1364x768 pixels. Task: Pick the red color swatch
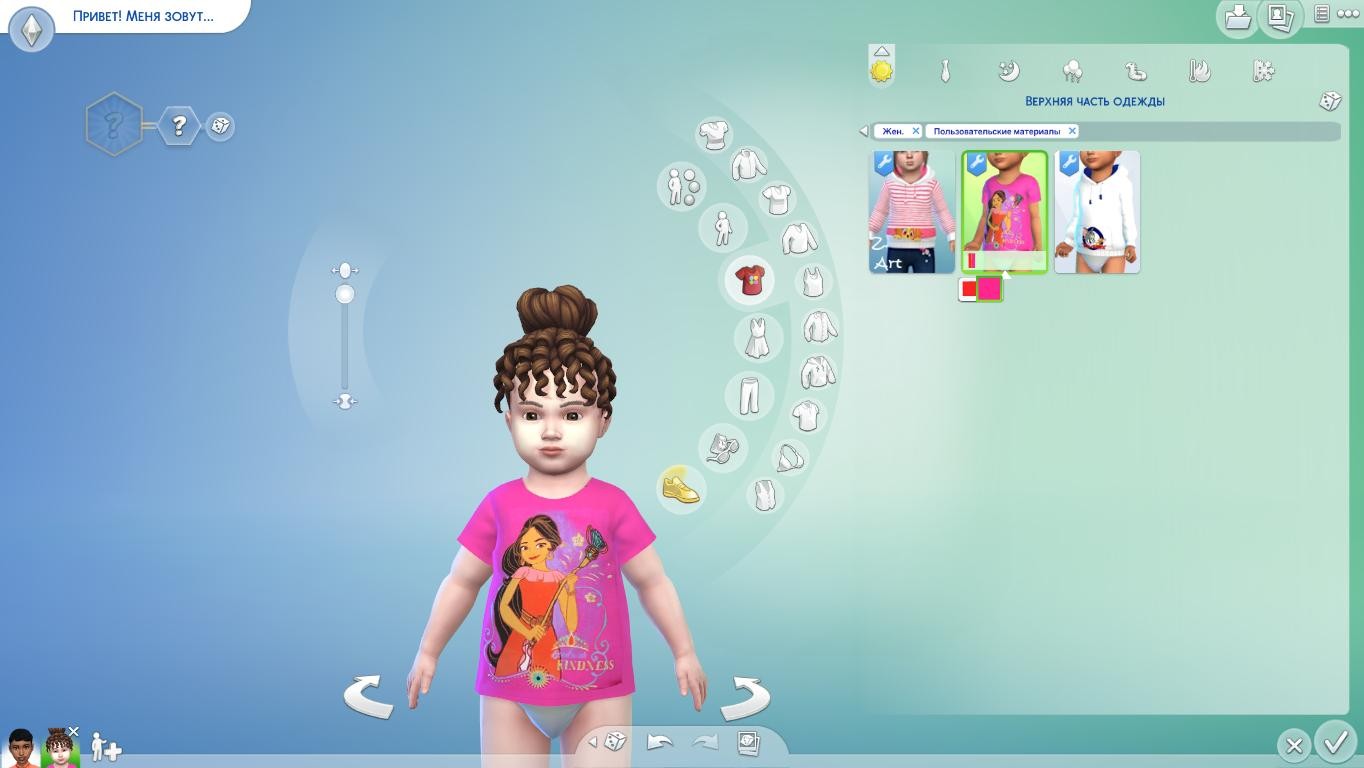coord(968,290)
